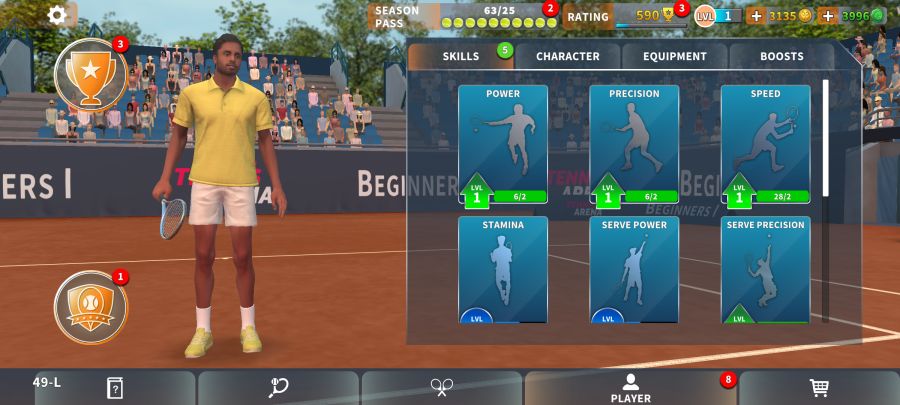Open the Serve Power skill card
The image size is (900, 405).
coord(634,269)
